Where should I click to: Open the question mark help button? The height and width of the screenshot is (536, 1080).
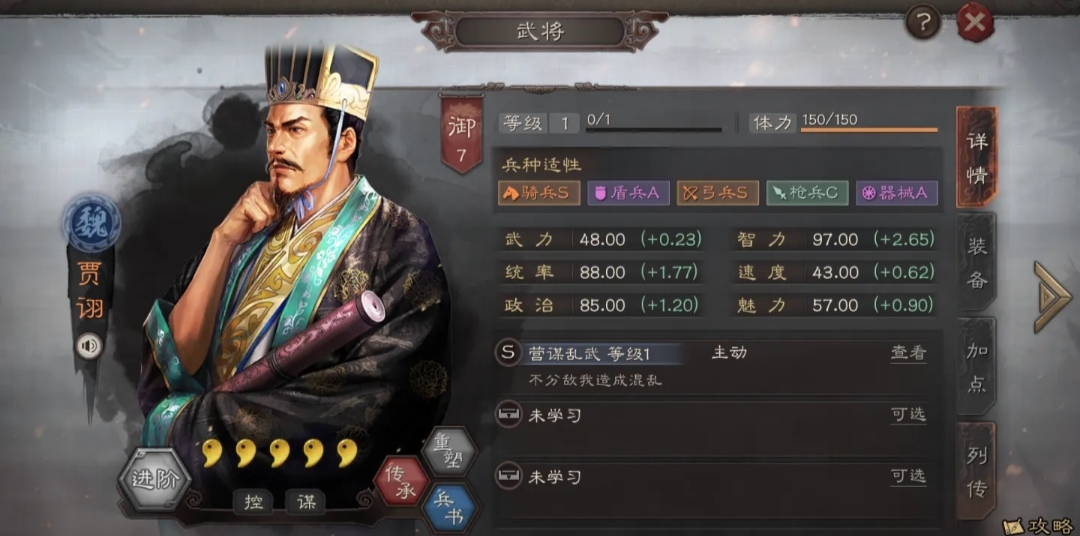(x=923, y=21)
